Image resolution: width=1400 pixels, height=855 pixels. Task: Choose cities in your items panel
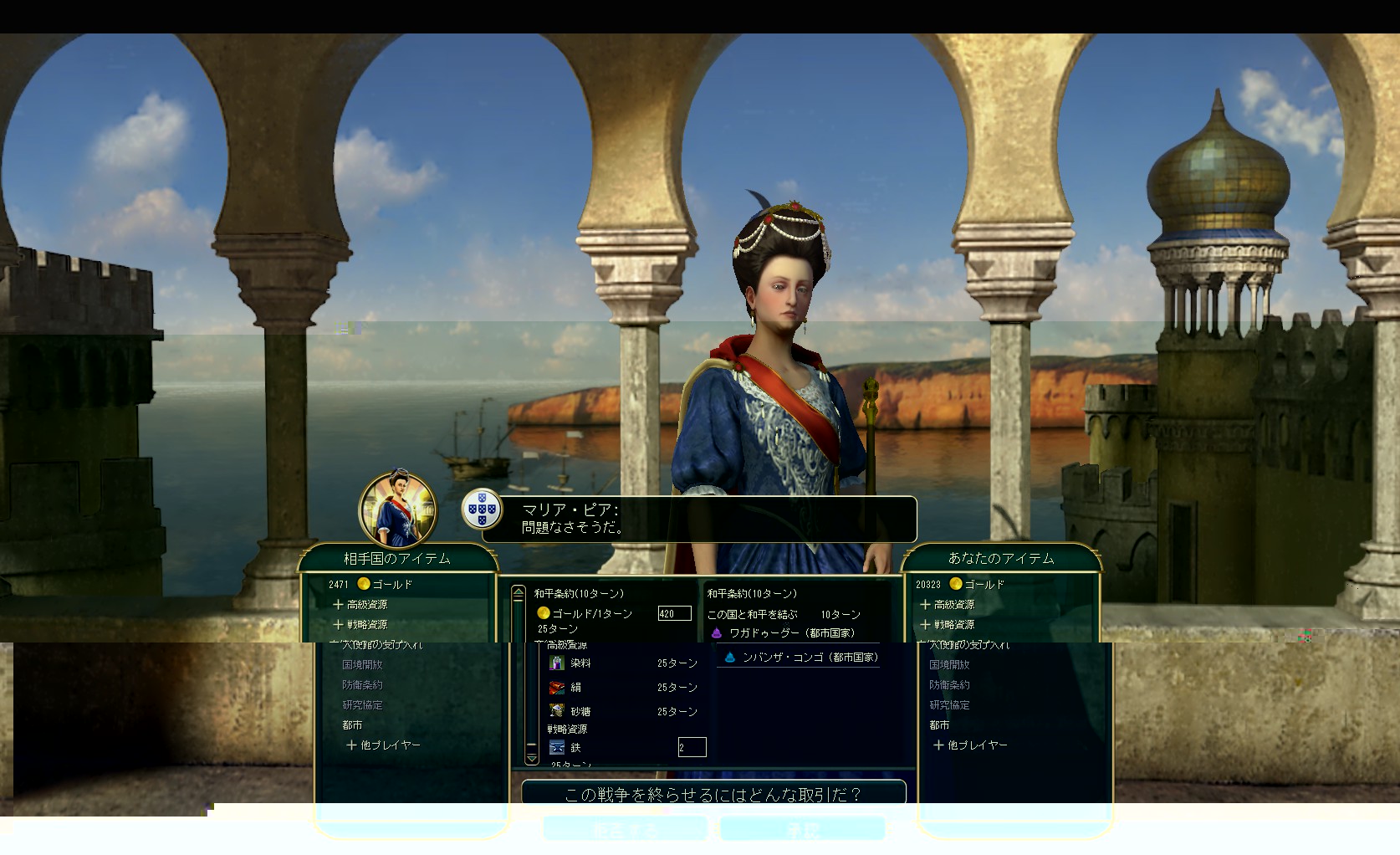tap(939, 724)
